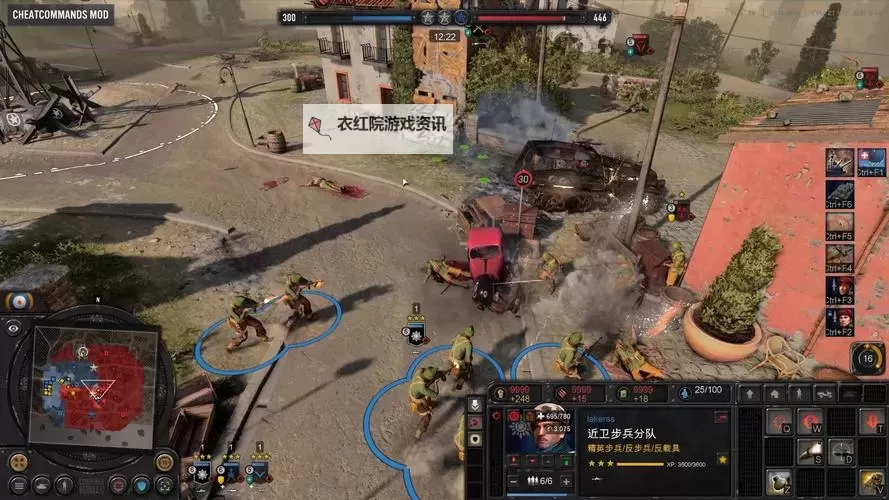Select the Ctrl+F1 medical ability
Screen dimensions: 889x500
point(871,161)
